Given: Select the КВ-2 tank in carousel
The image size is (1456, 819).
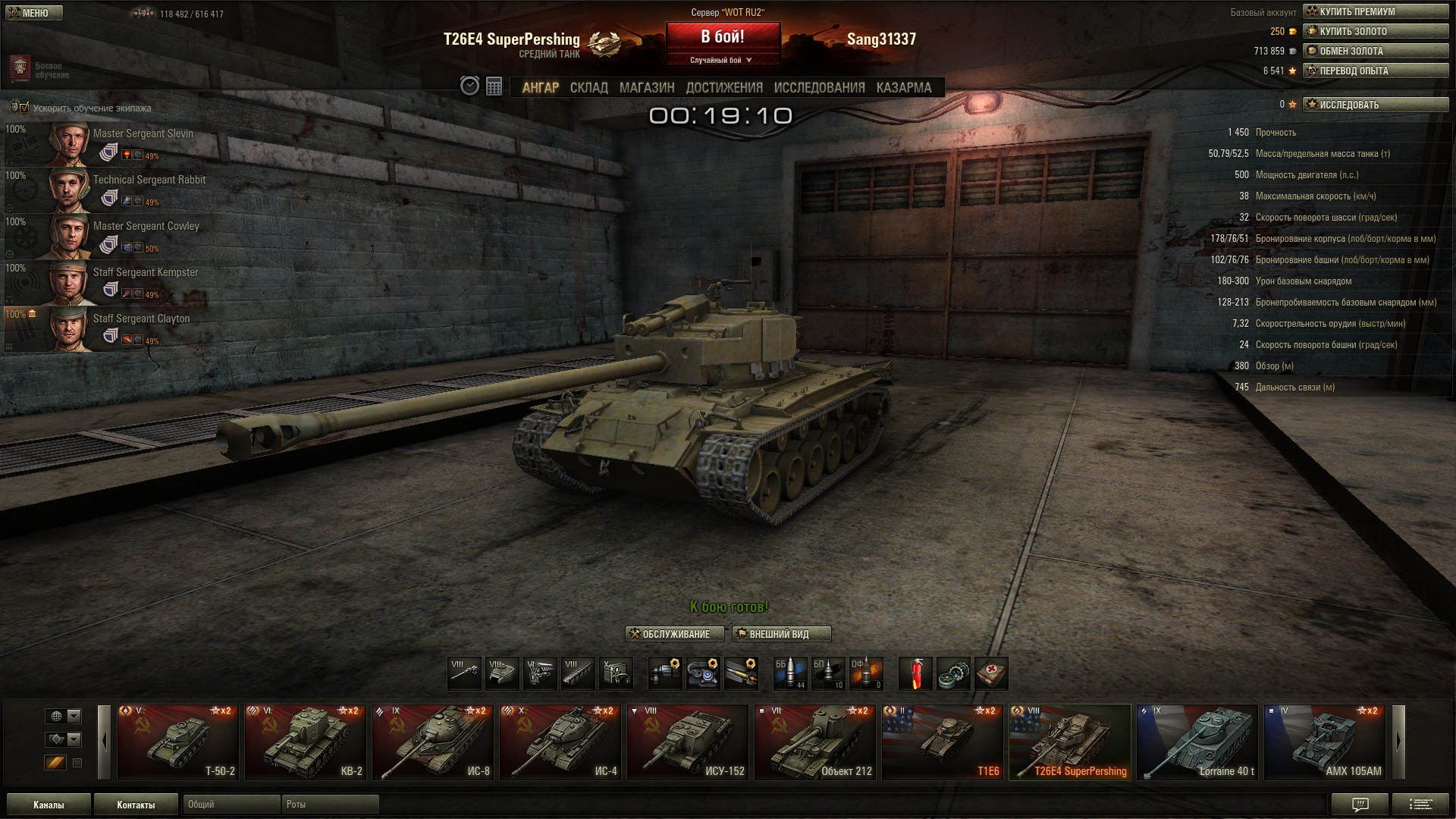Looking at the screenshot, I should (306, 742).
